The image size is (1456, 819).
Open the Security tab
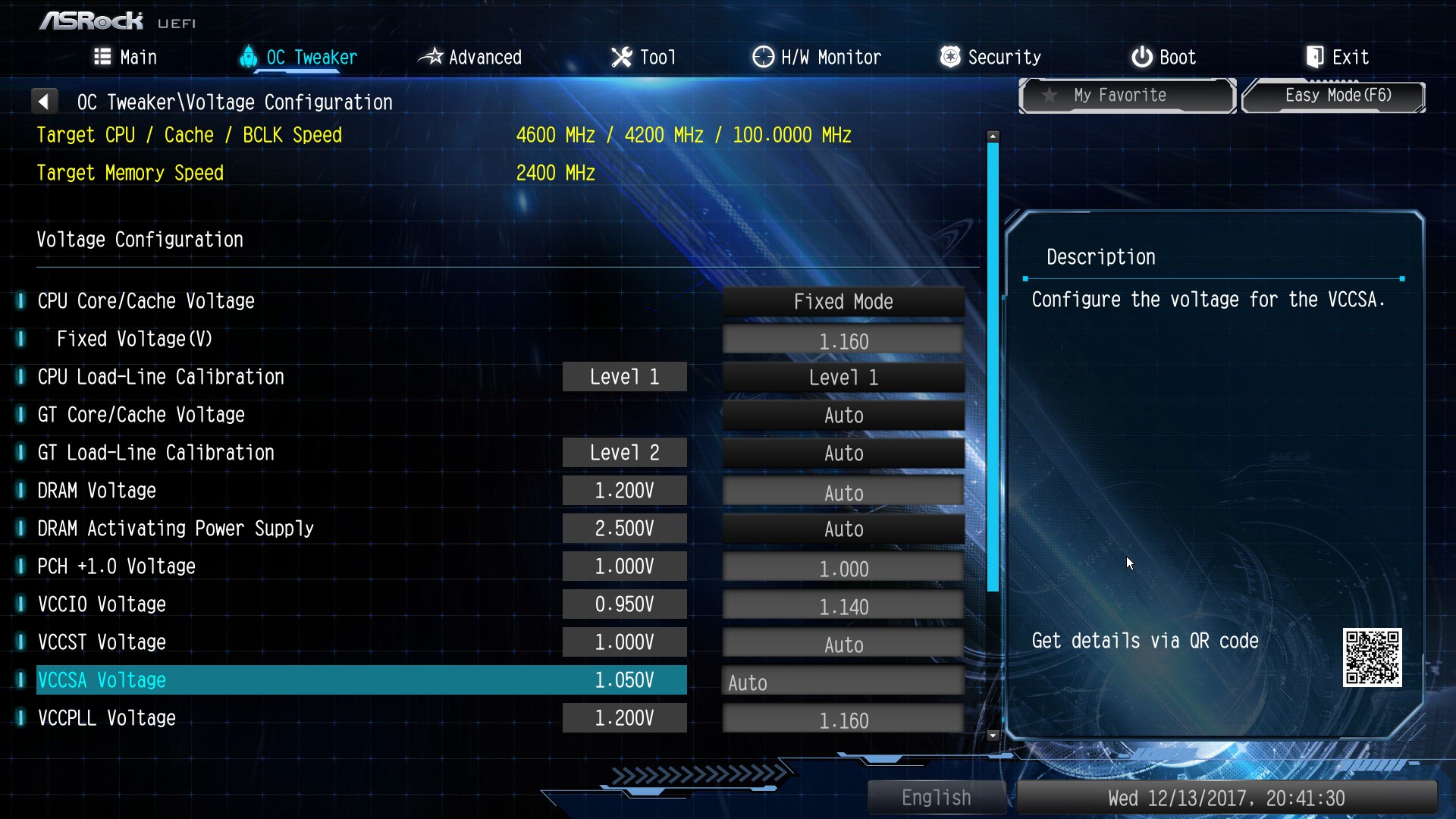coord(990,58)
